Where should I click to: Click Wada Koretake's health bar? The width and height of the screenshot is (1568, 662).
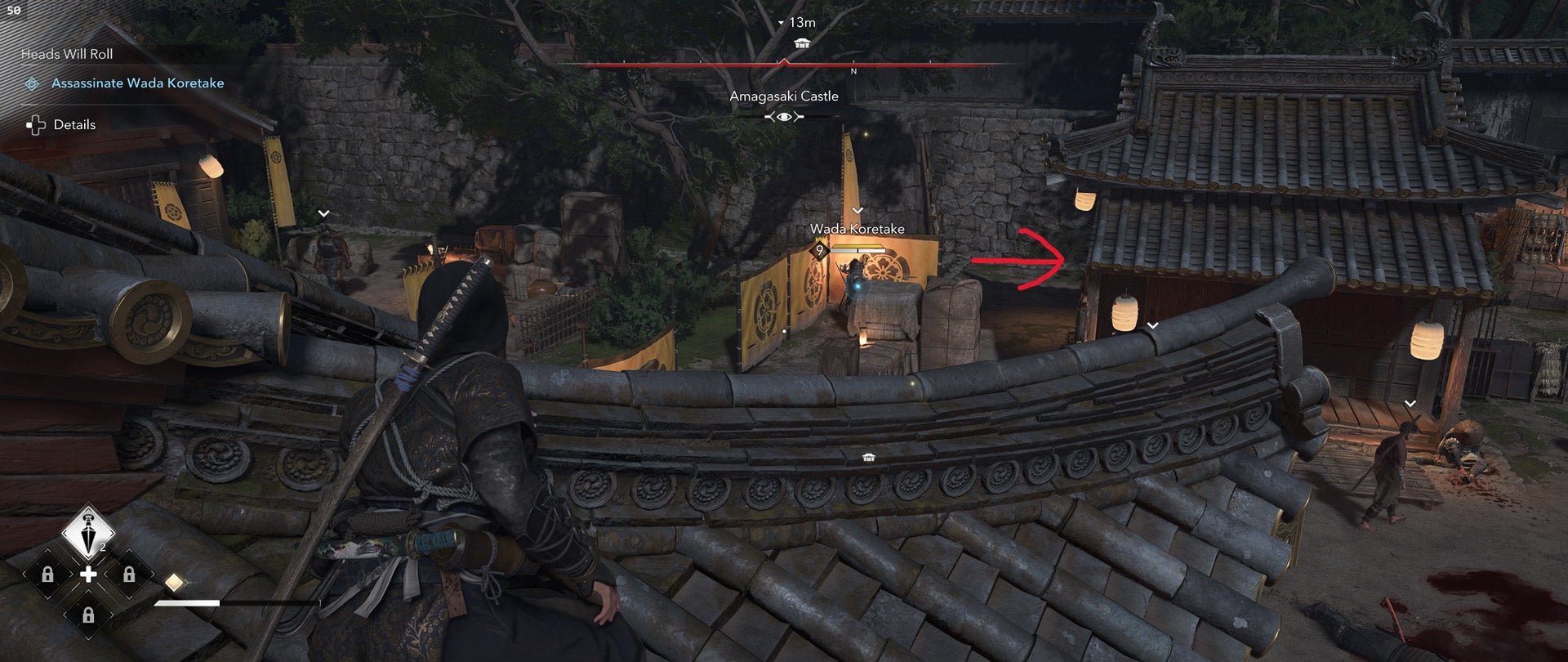click(x=858, y=248)
